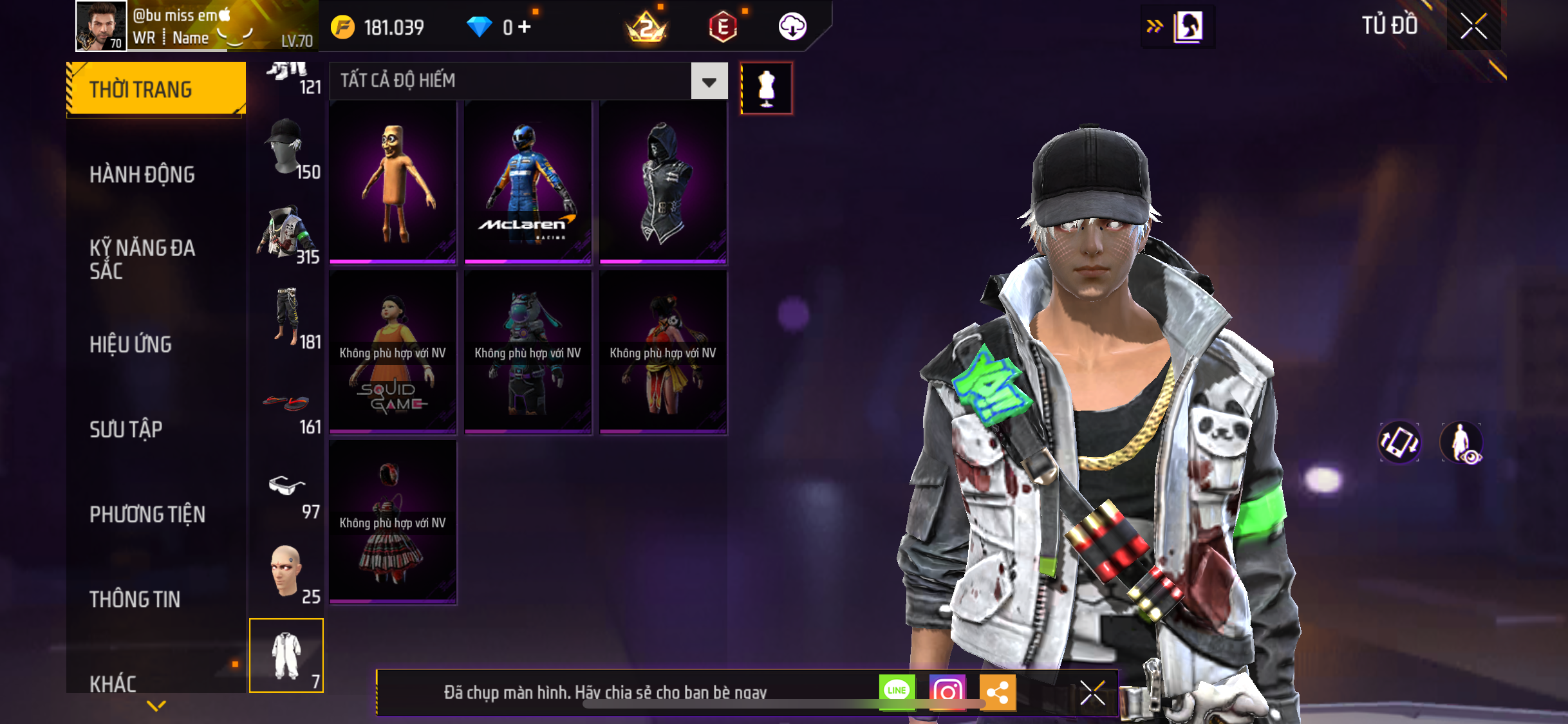Add diamonds with the plus button
The width and height of the screenshot is (1568, 724).
525,27
